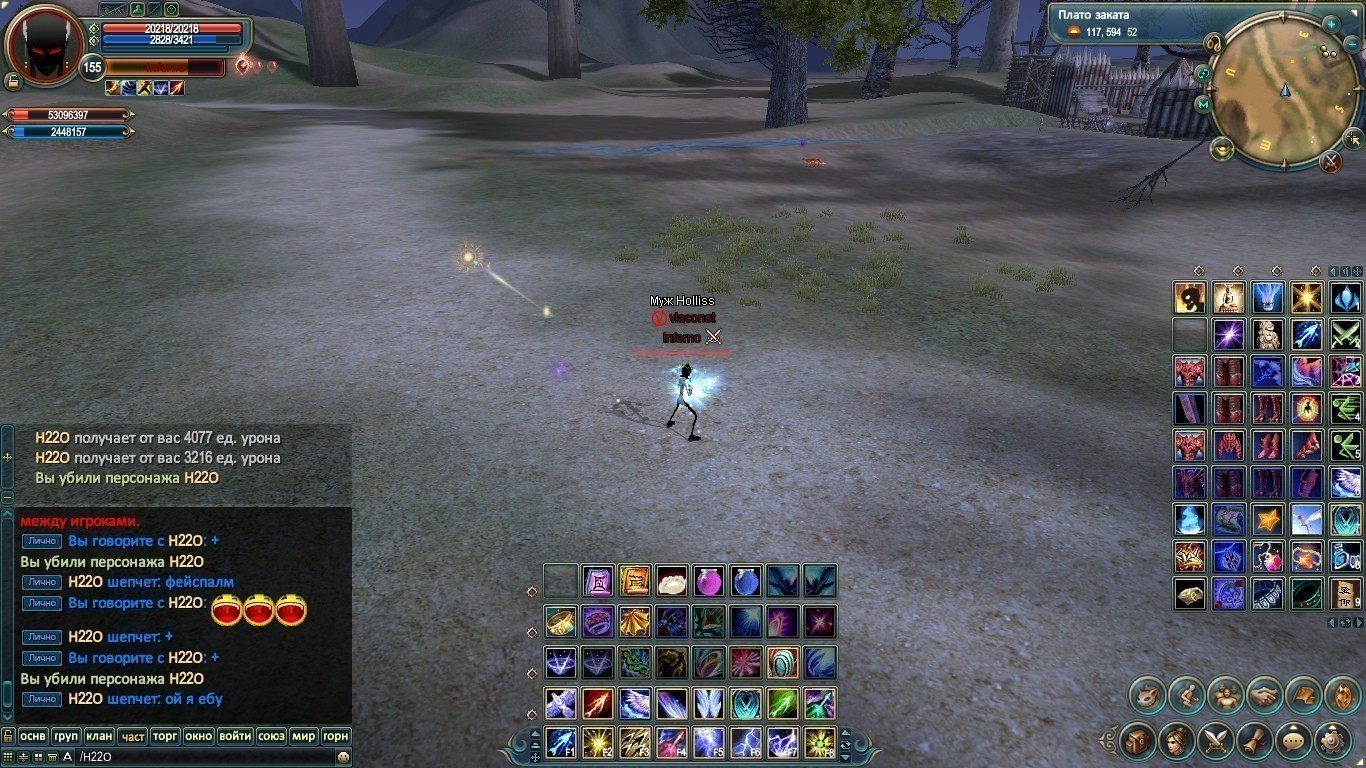Use the F1 blue arrow skill

pyautogui.click(x=561, y=743)
